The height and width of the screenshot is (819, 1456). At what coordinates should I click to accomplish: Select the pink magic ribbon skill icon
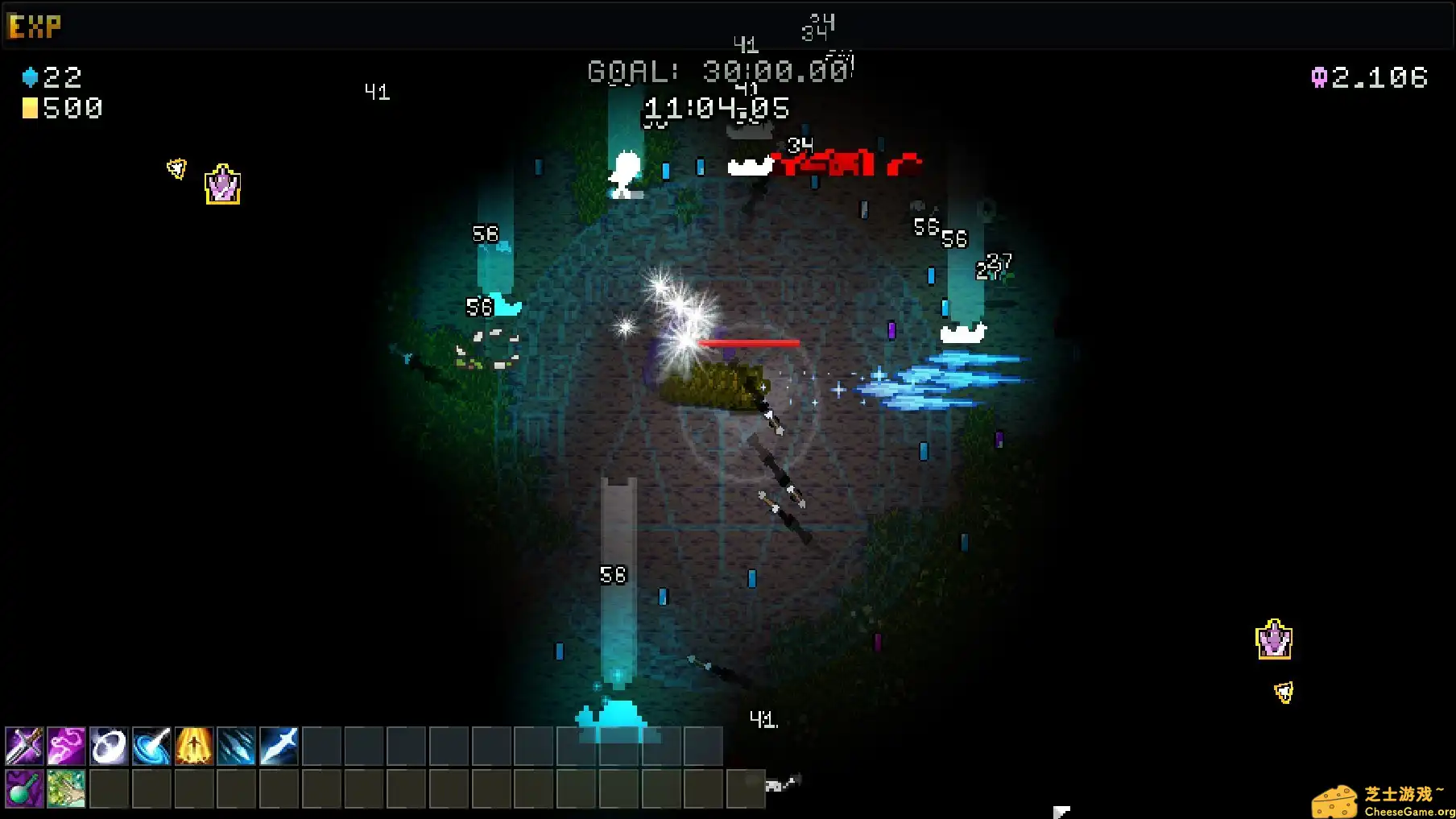[67, 747]
